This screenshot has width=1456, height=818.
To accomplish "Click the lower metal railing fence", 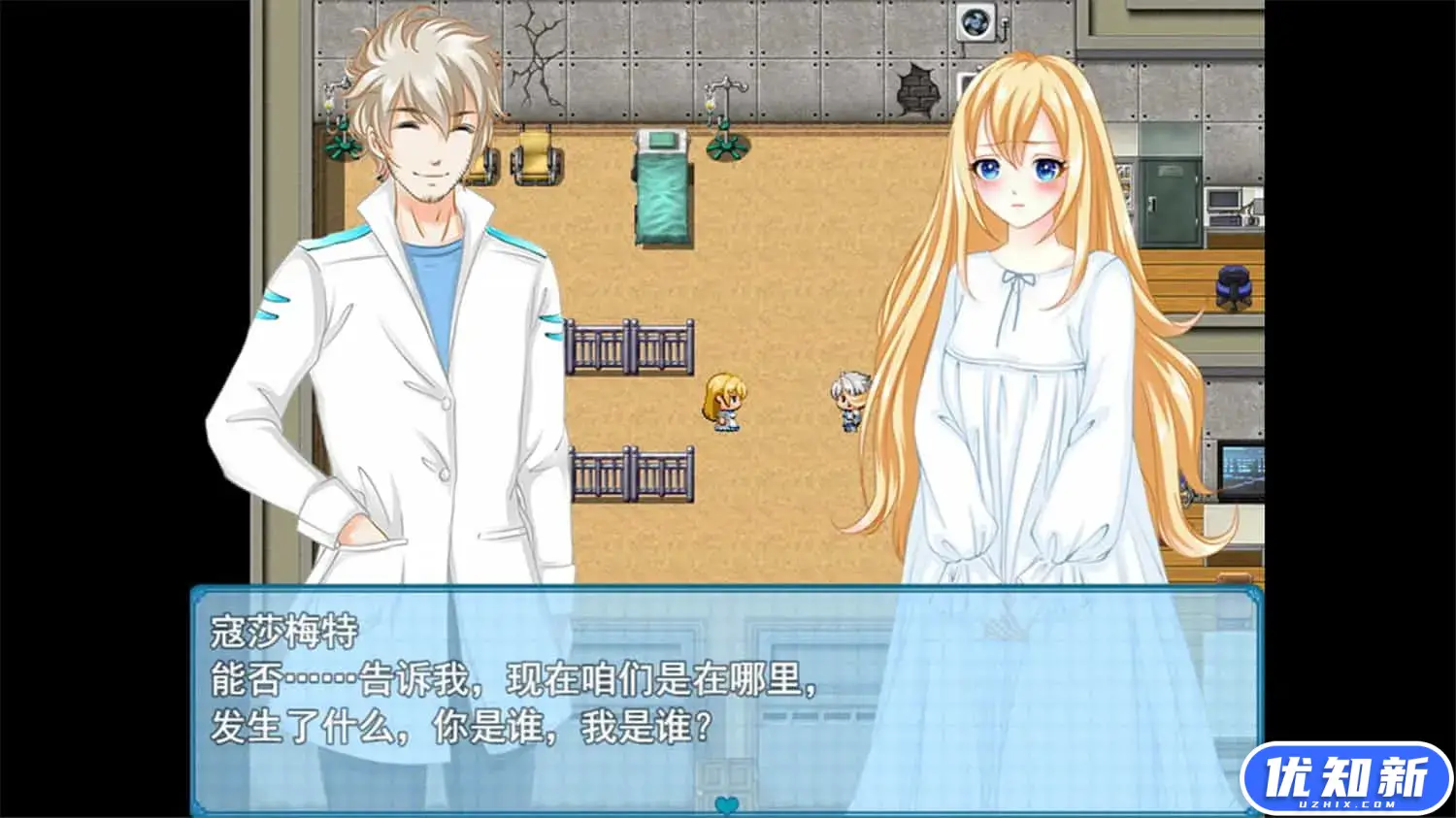I will pyautogui.click(x=631, y=473).
